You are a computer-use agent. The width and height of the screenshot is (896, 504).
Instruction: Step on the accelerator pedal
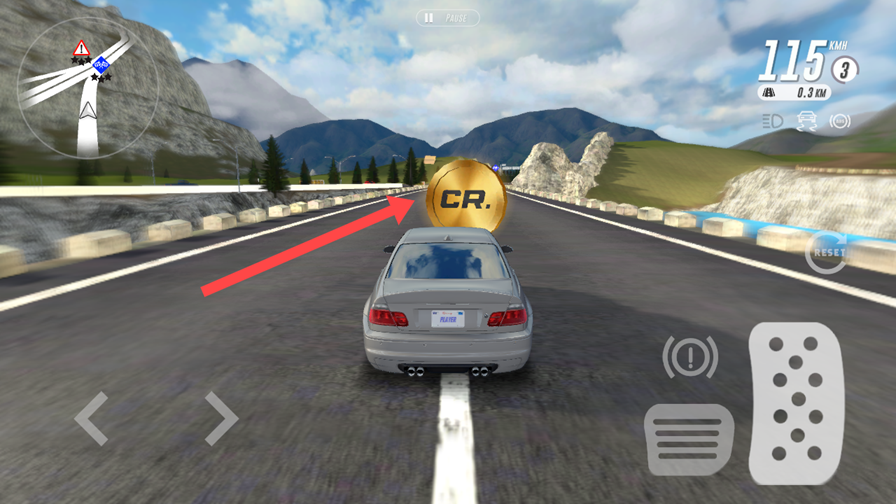tap(796, 403)
